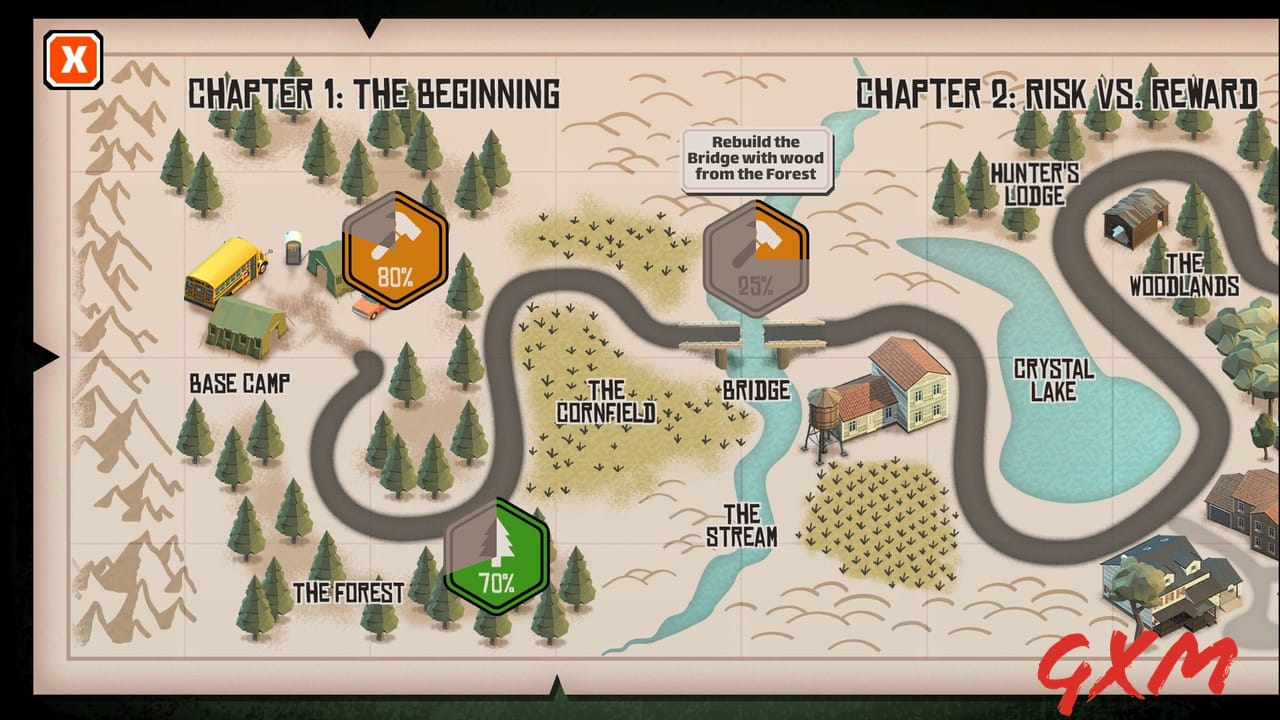Open the 25% Bridge rebuilding mission badge
This screenshot has width=1280, height=720.
pos(757,253)
